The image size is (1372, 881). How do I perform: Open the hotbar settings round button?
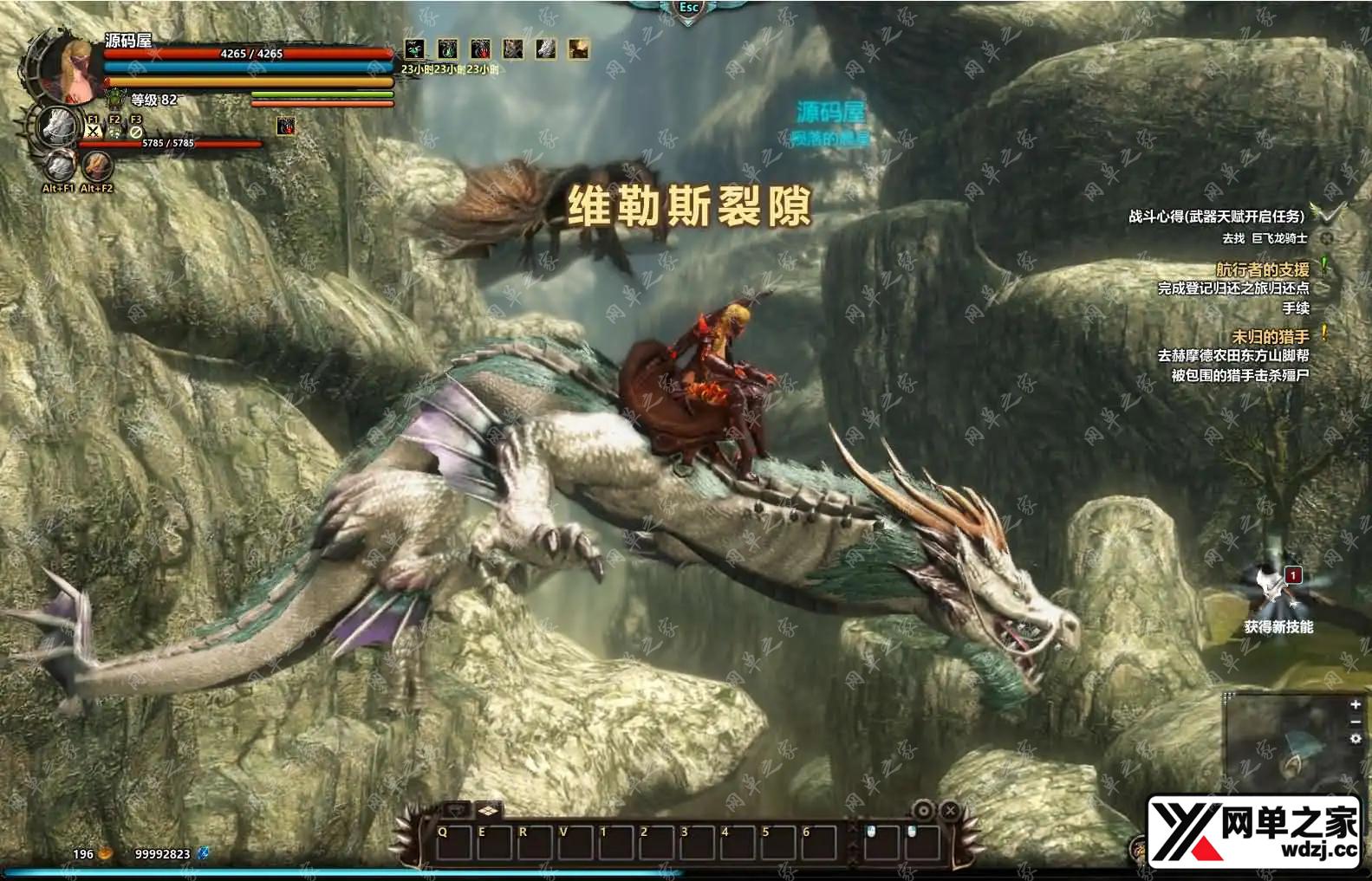924,811
